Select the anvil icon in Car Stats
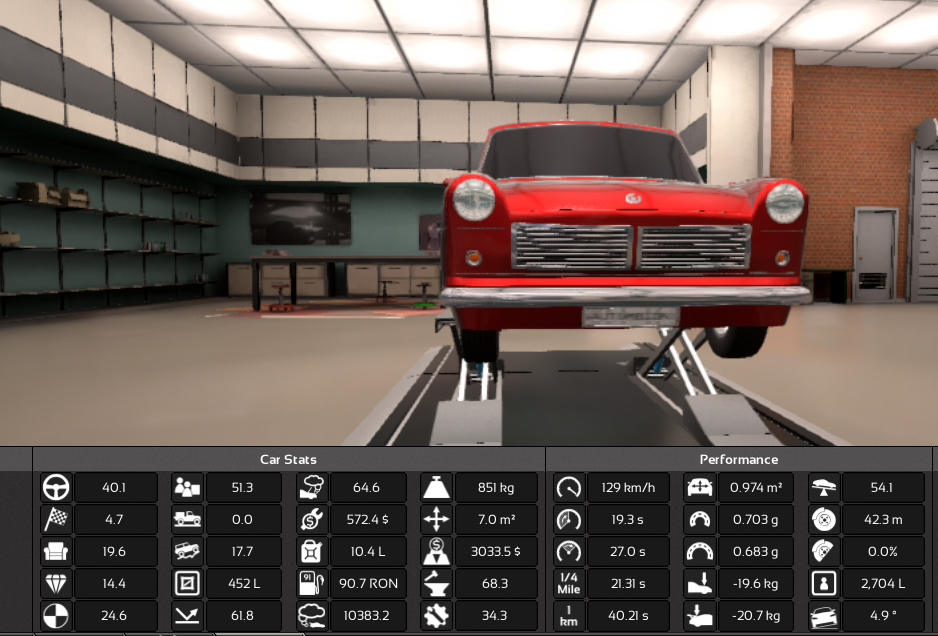The height and width of the screenshot is (636, 938). point(436,584)
